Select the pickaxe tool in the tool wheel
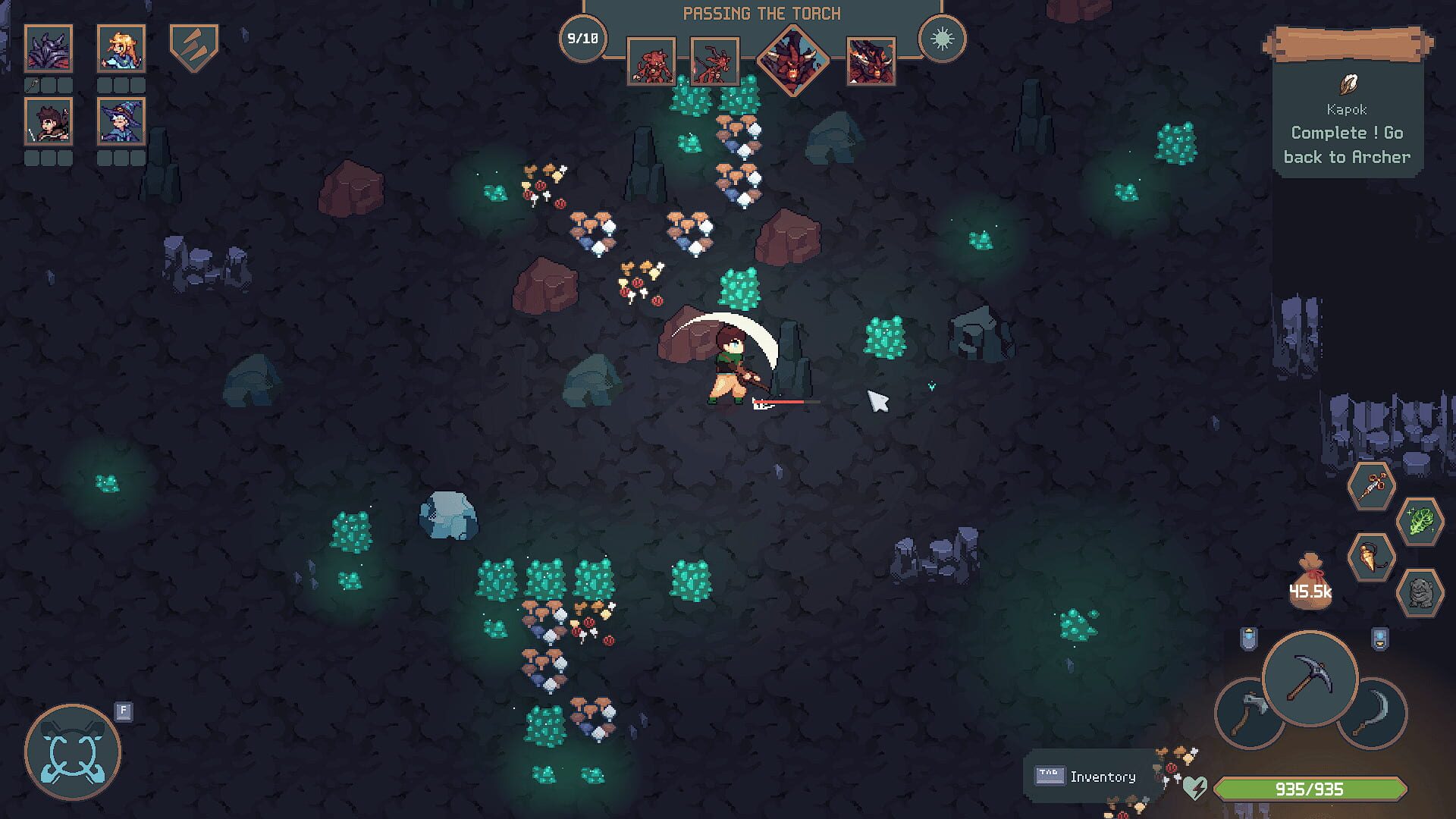Screen dimensions: 1456x819 click(1308, 679)
